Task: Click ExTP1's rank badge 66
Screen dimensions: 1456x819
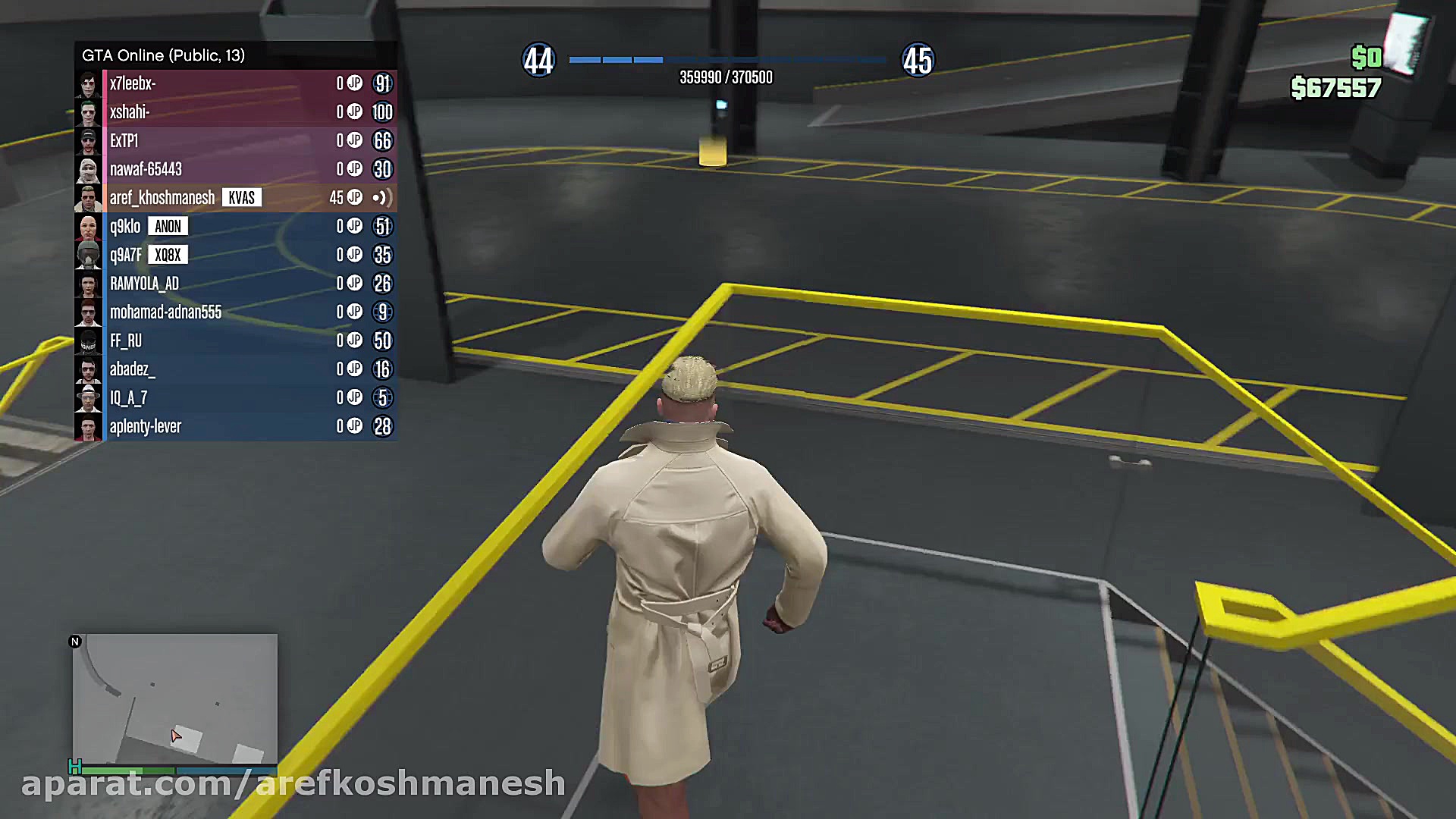Action: pyautogui.click(x=383, y=141)
